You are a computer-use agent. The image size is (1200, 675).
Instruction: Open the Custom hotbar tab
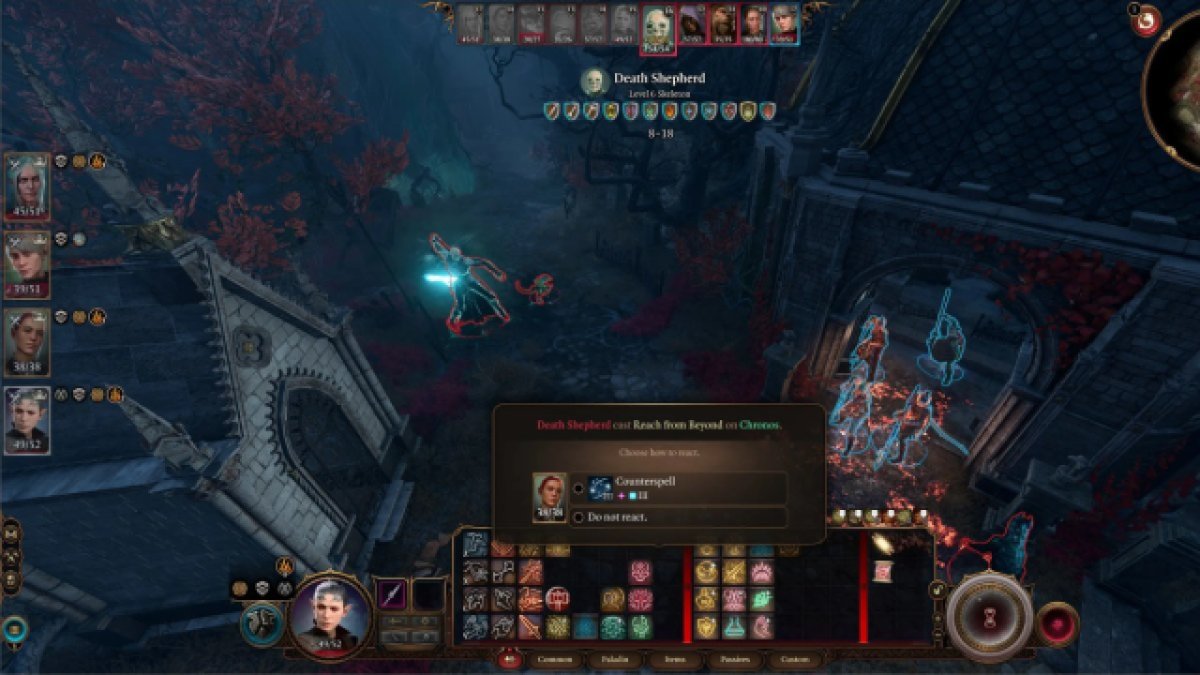(795, 660)
